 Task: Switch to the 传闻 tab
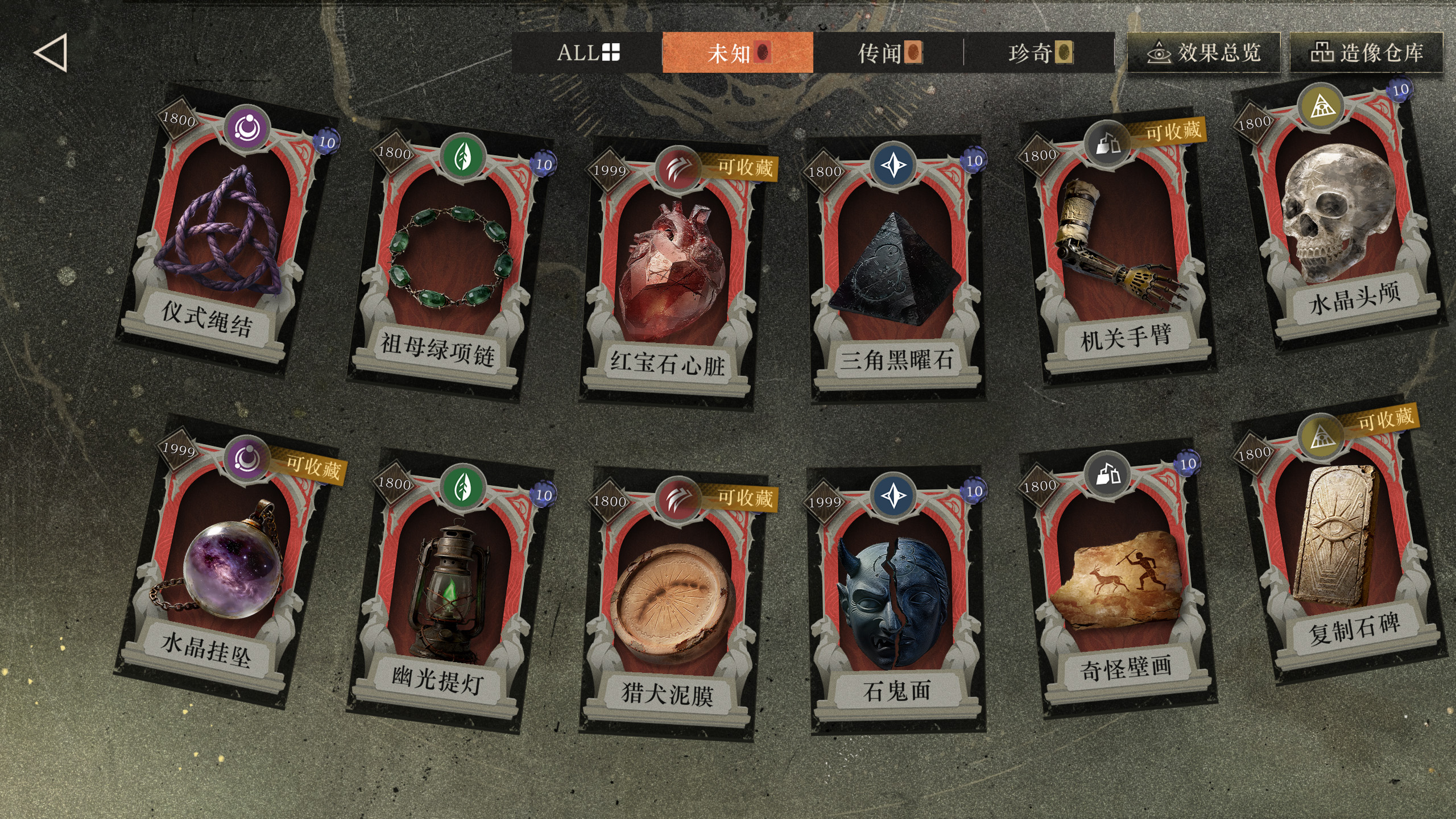[888, 53]
